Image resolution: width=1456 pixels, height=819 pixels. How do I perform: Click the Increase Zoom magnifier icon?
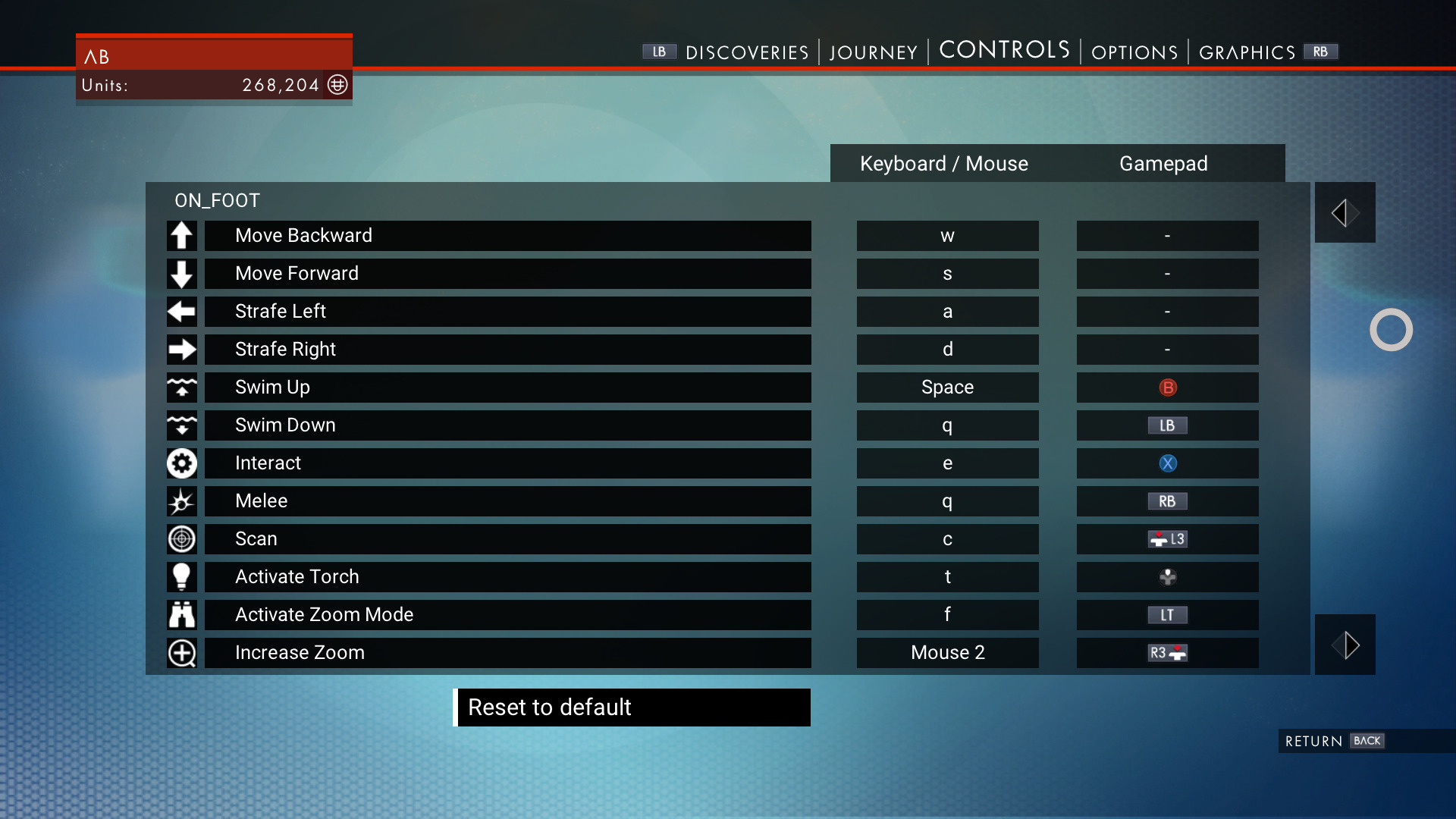click(181, 653)
